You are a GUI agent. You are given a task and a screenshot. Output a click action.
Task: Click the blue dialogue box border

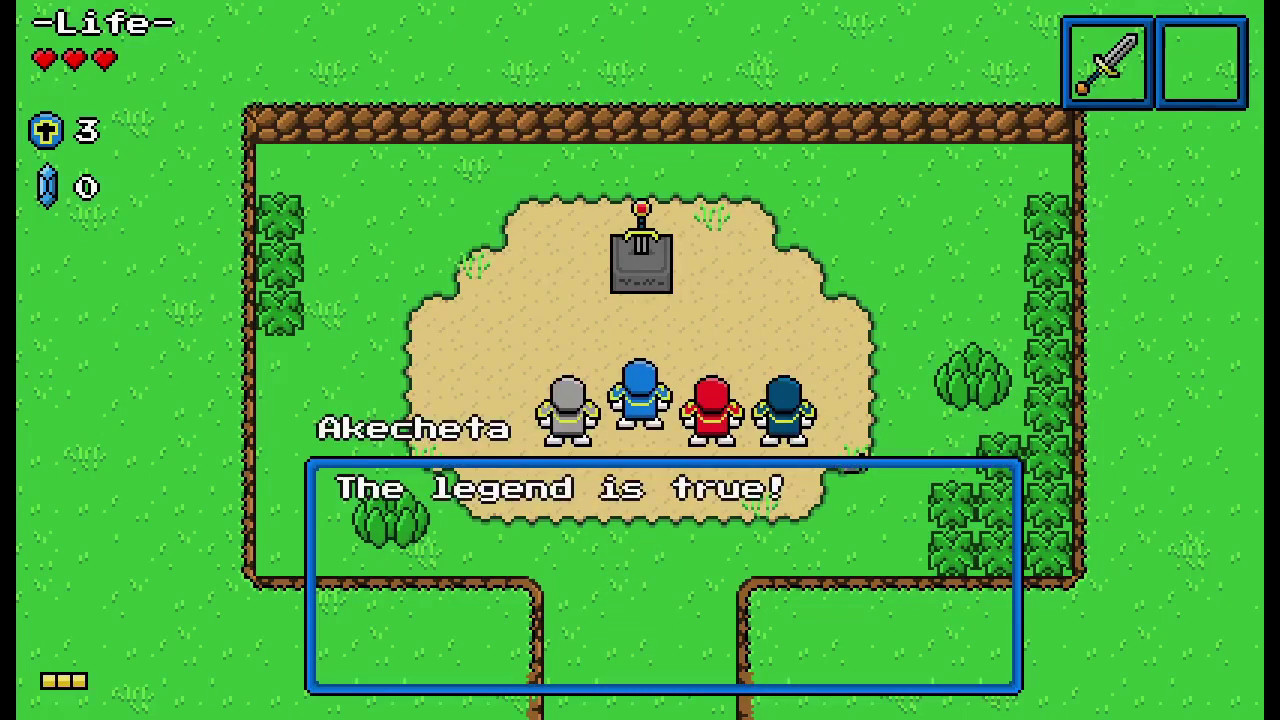[663, 461]
